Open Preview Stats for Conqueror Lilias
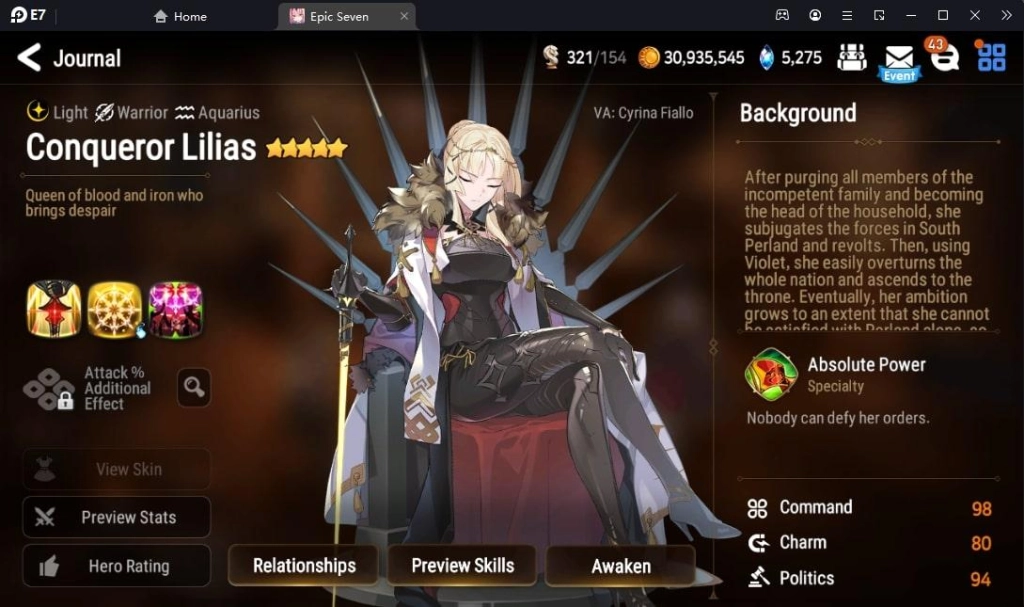The height and width of the screenshot is (607, 1024). [x=117, y=517]
